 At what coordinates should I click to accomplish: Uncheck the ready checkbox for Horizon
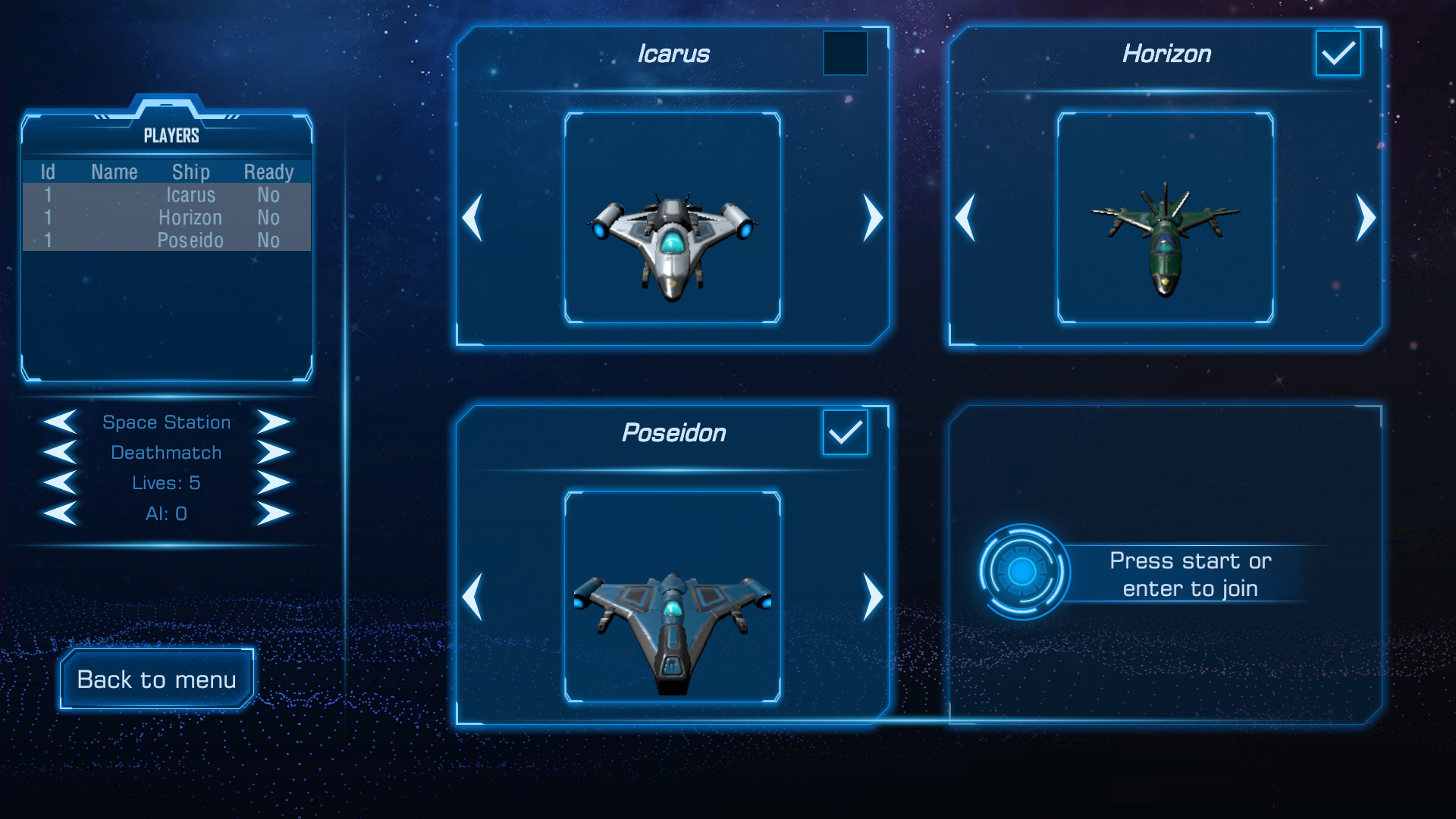1337,53
